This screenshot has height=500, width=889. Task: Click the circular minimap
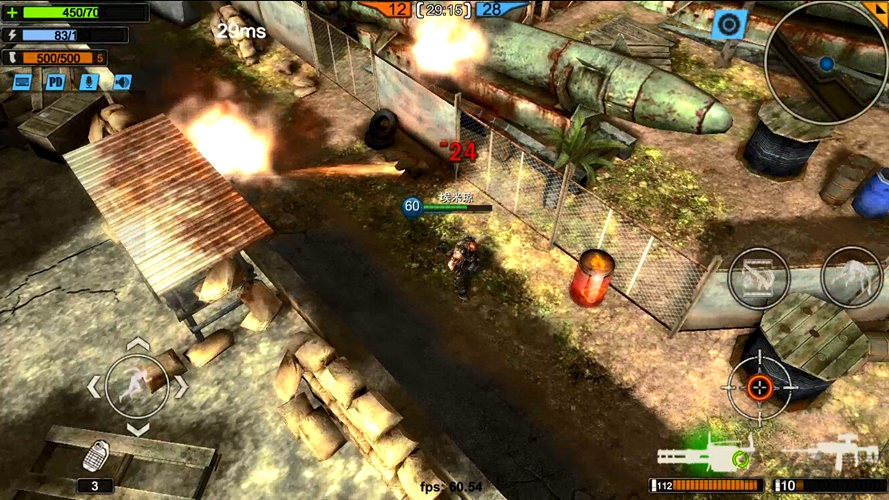pyautogui.click(x=825, y=62)
